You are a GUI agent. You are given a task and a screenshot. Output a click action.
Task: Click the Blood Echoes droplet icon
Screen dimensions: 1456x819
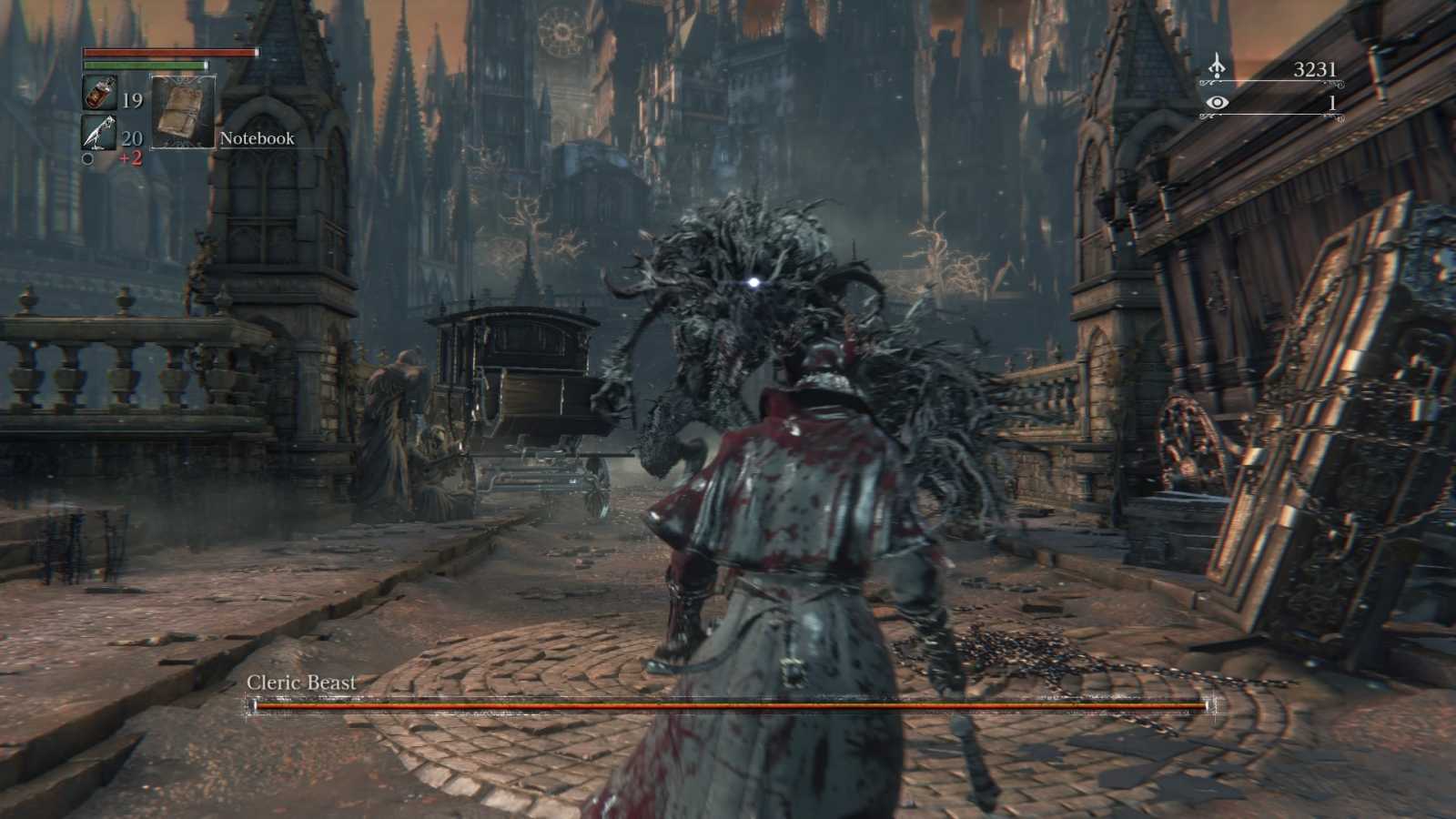(1218, 66)
